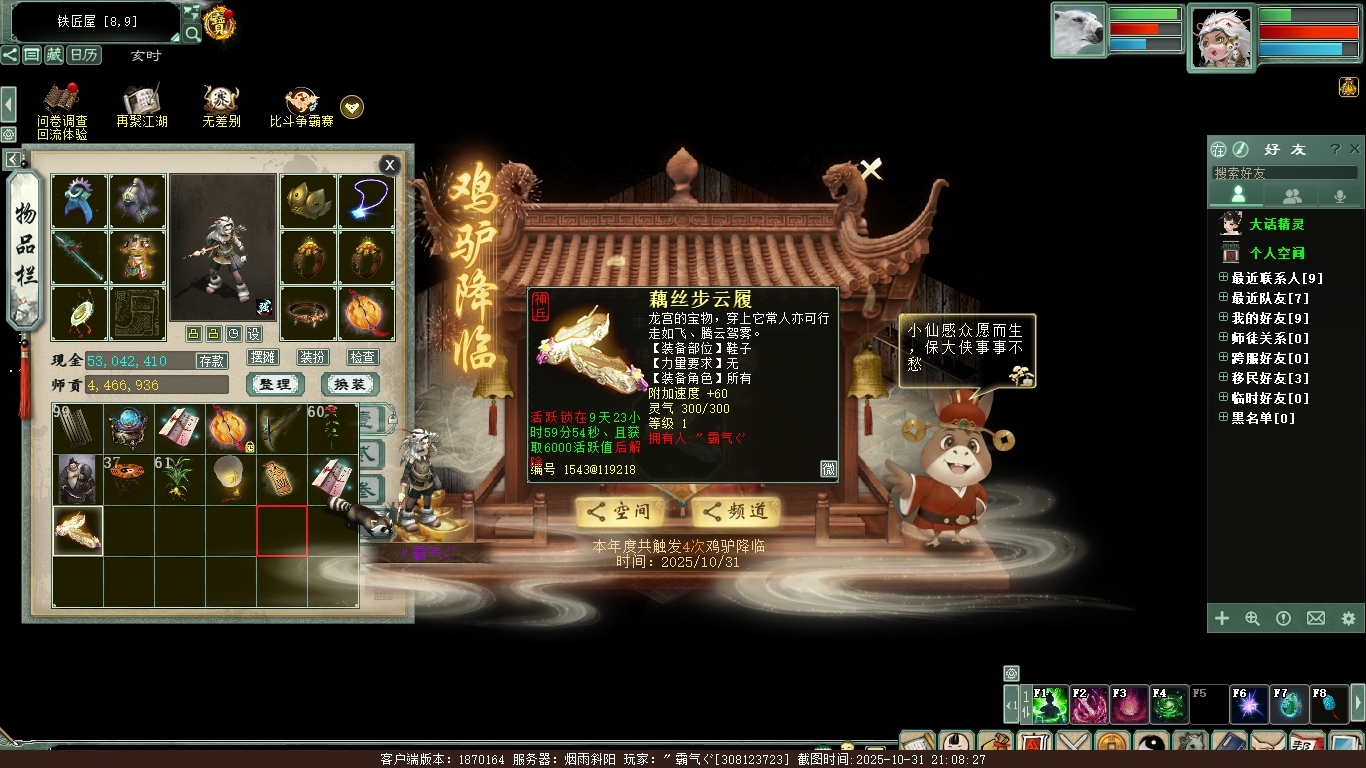Click the 整理 sort button
This screenshot has width=1366, height=768.
point(275,385)
